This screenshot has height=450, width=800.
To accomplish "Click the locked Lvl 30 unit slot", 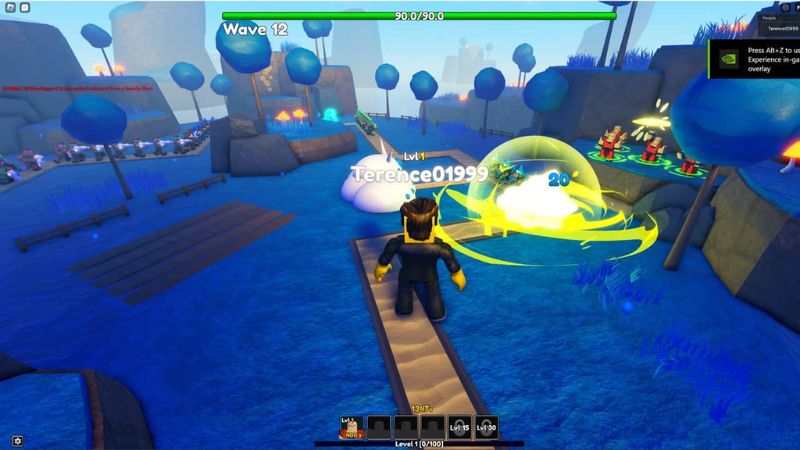I will (486, 427).
